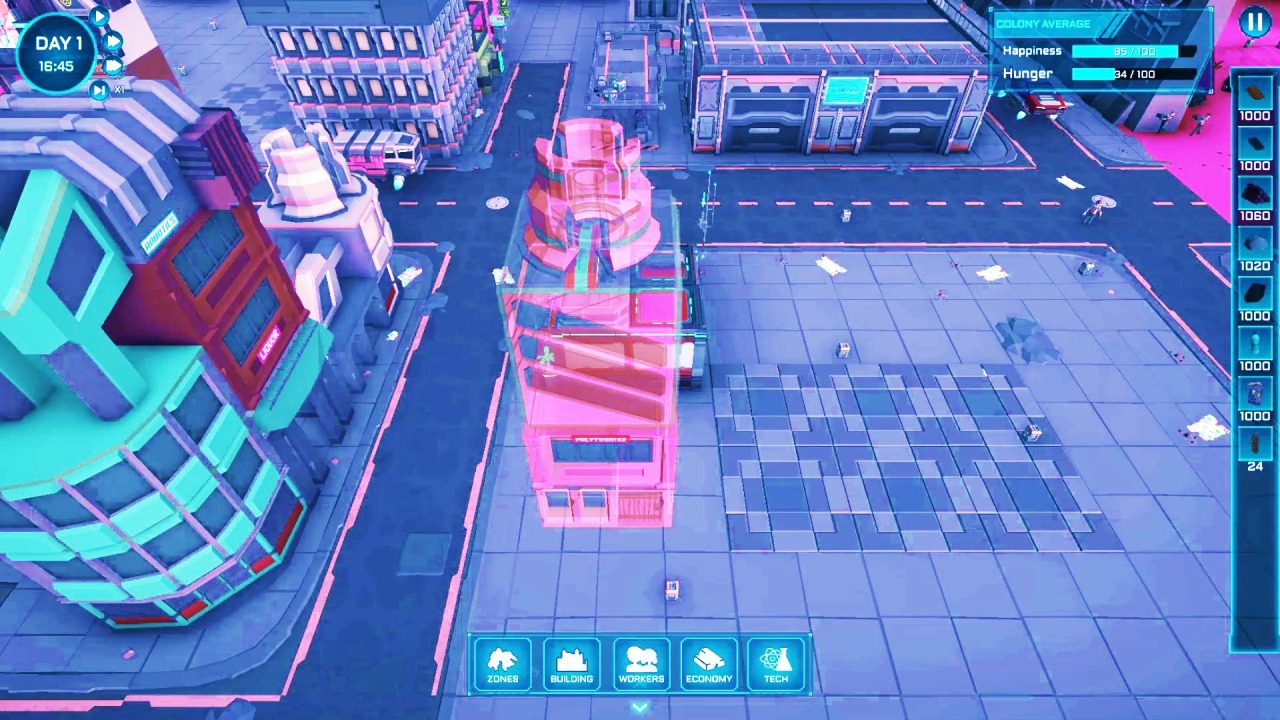
Task: Select the Building hammer icon
Action: click(571, 662)
